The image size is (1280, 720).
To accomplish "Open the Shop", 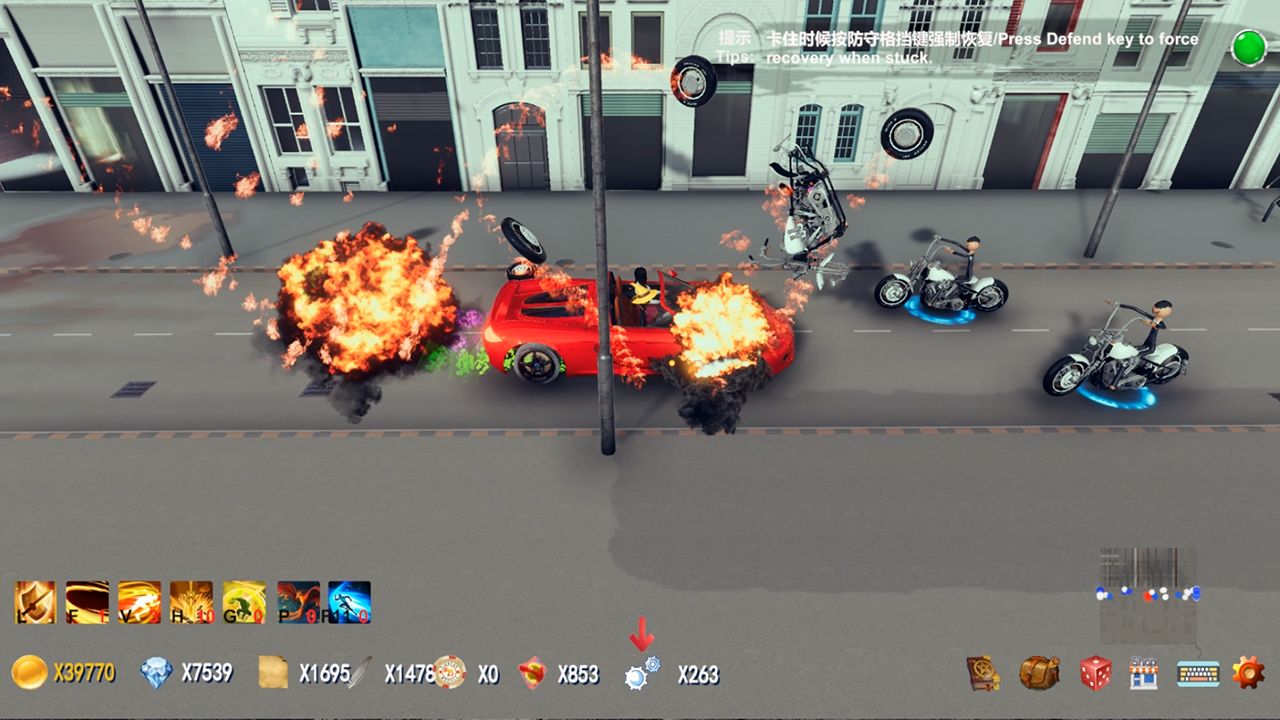I will tap(1143, 673).
